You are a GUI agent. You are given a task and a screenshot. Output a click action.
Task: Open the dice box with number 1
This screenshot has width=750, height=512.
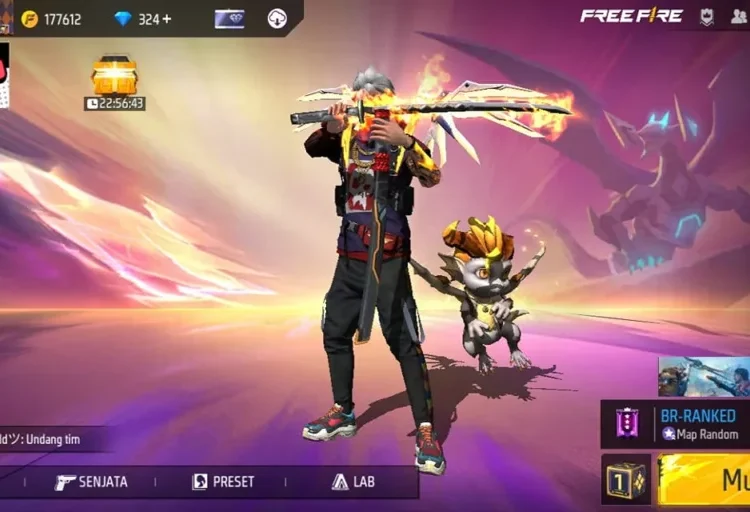[626, 480]
